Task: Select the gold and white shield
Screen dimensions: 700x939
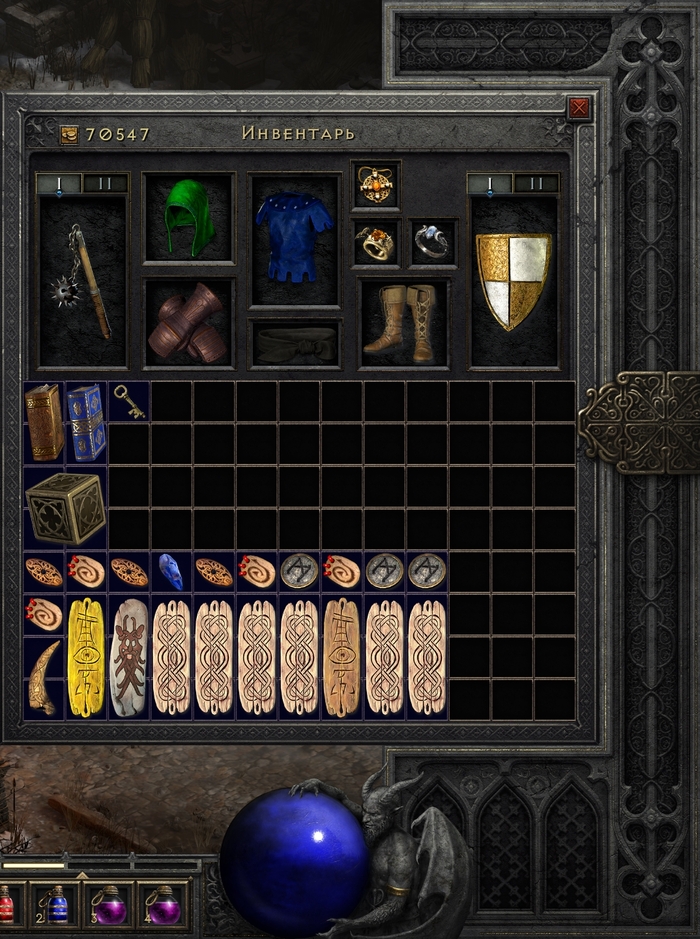Action: [x=513, y=280]
